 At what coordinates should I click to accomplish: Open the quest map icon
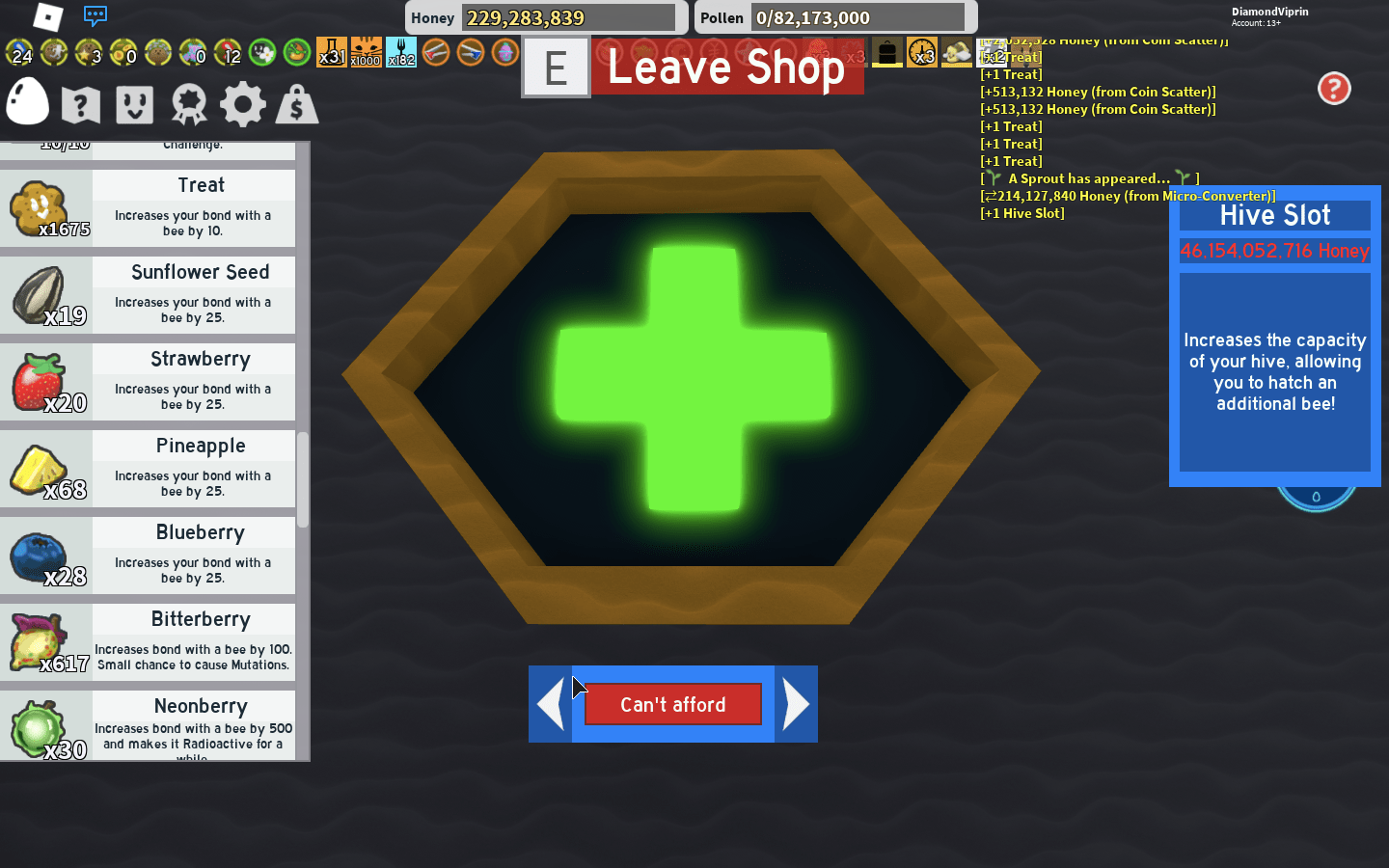pyautogui.click(x=80, y=103)
